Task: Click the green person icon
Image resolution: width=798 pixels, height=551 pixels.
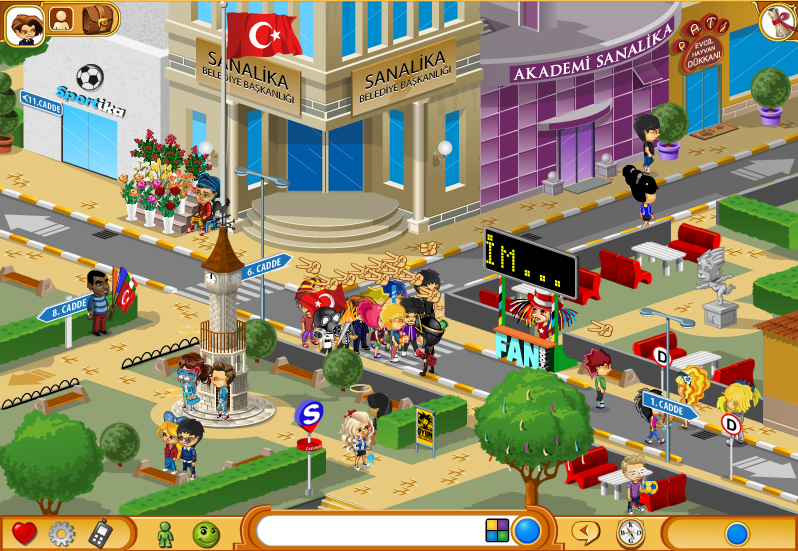Action: 165,533
